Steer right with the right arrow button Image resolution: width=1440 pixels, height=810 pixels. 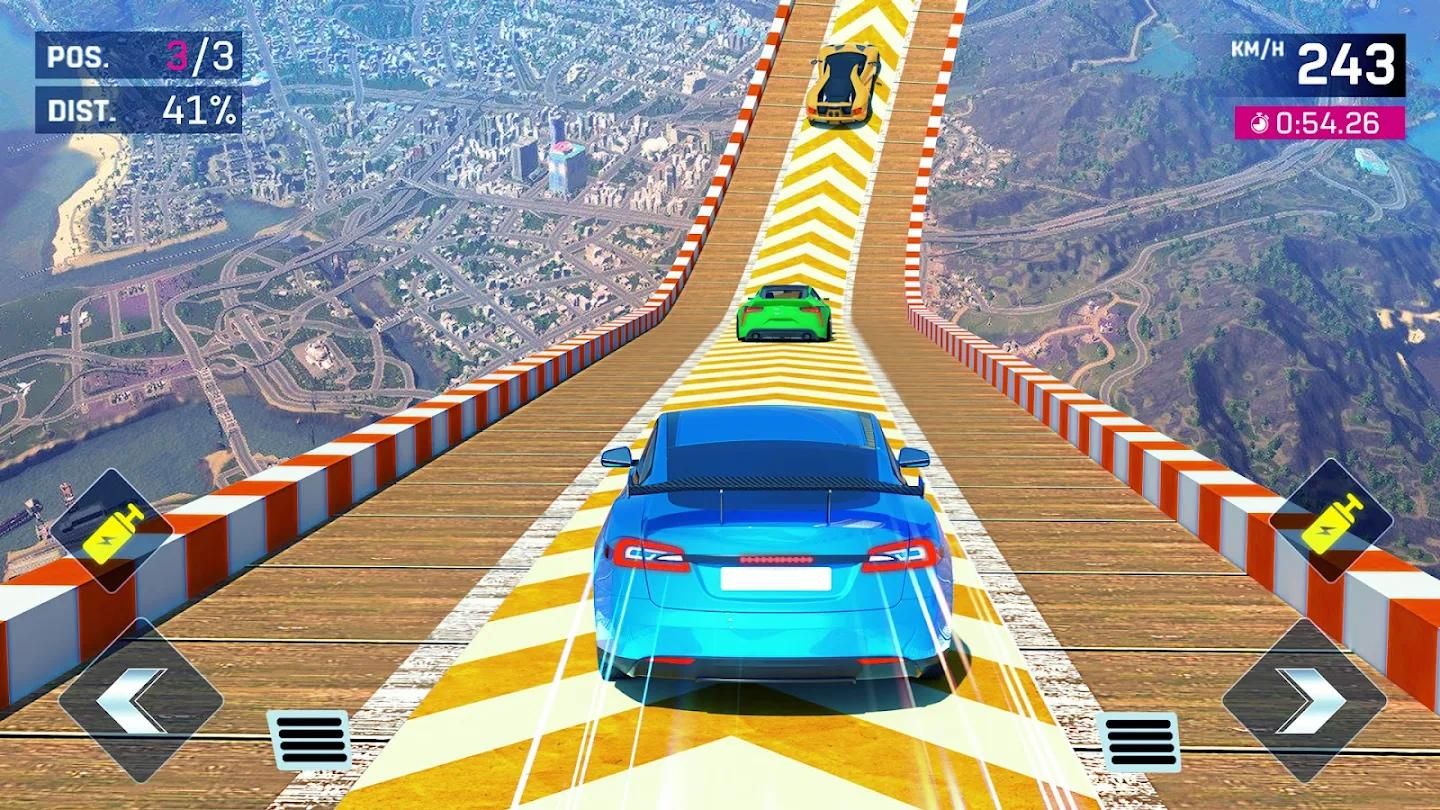click(1304, 699)
